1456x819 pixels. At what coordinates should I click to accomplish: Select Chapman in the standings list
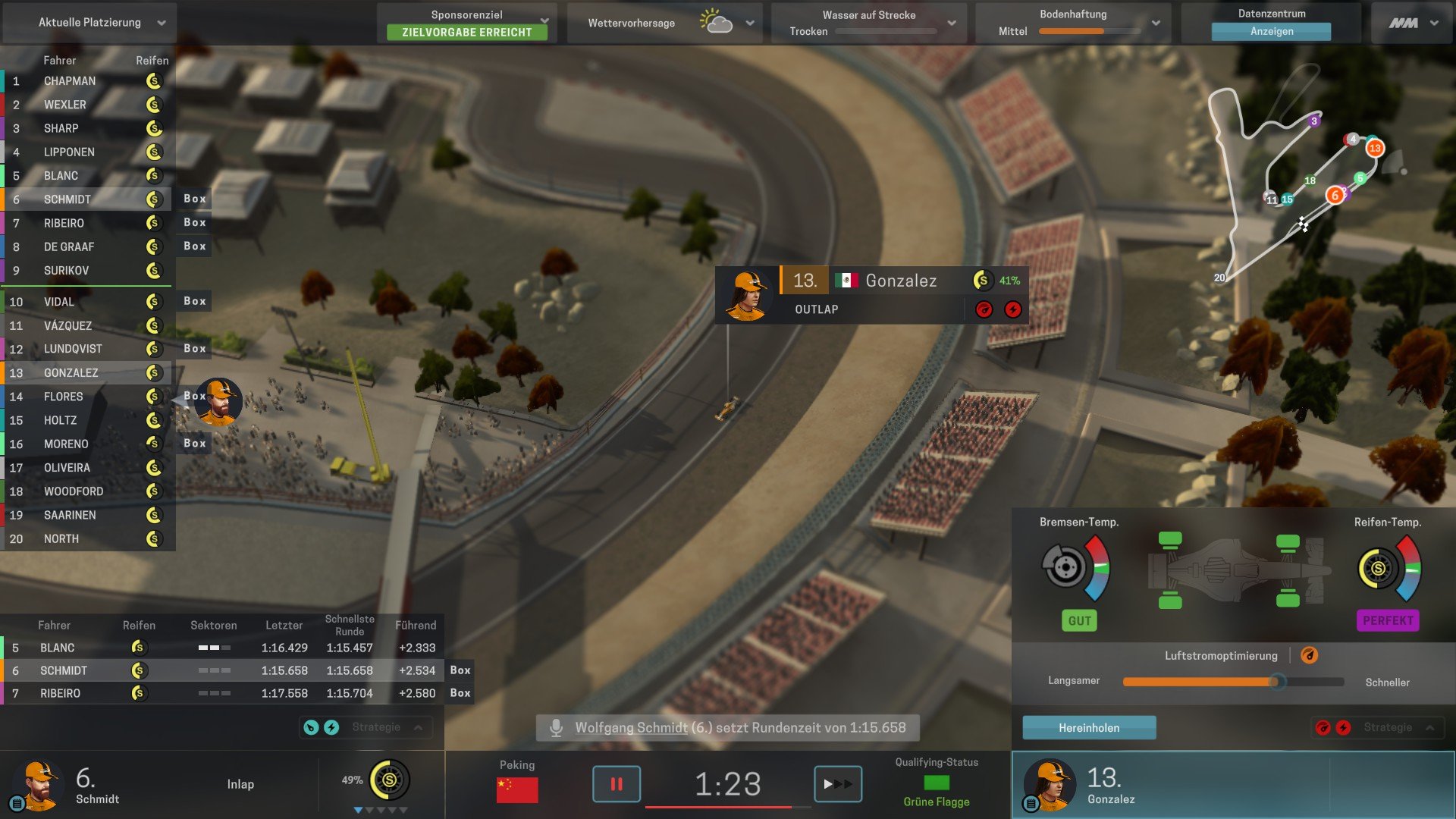[x=70, y=81]
